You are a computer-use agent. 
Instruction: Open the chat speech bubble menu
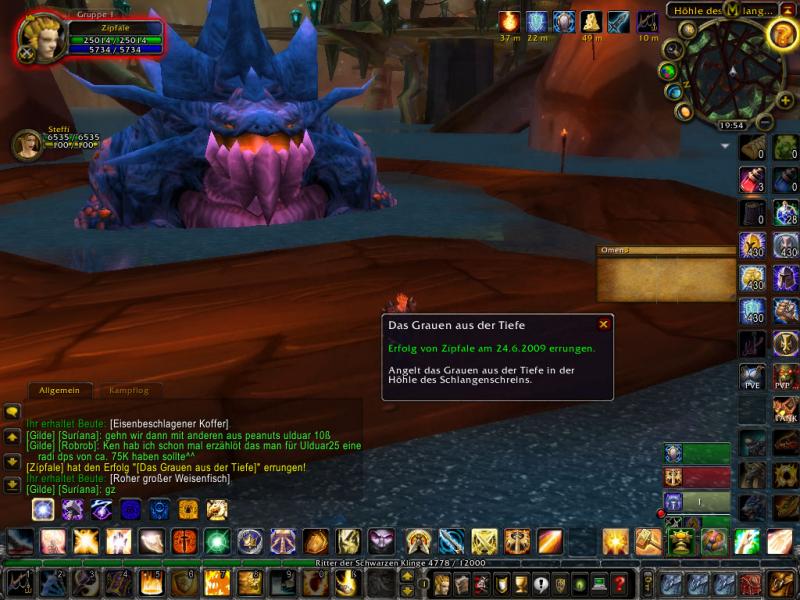coord(12,411)
